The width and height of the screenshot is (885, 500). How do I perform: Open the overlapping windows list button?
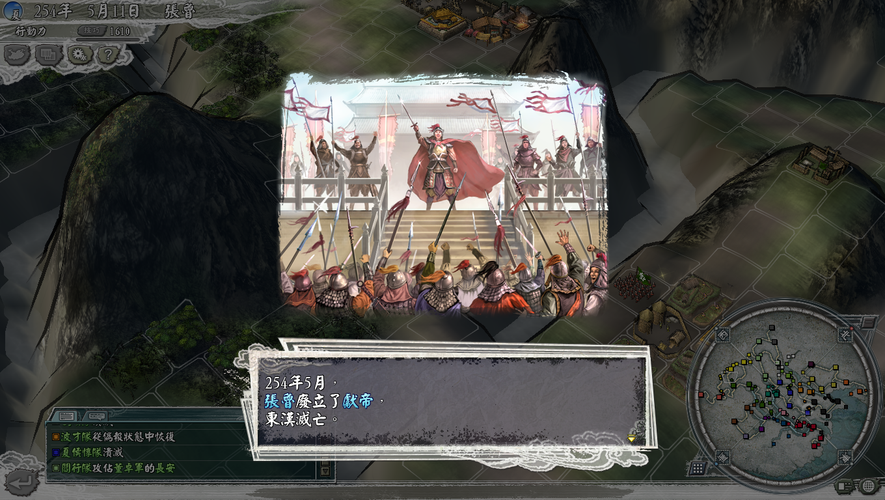click(x=49, y=54)
